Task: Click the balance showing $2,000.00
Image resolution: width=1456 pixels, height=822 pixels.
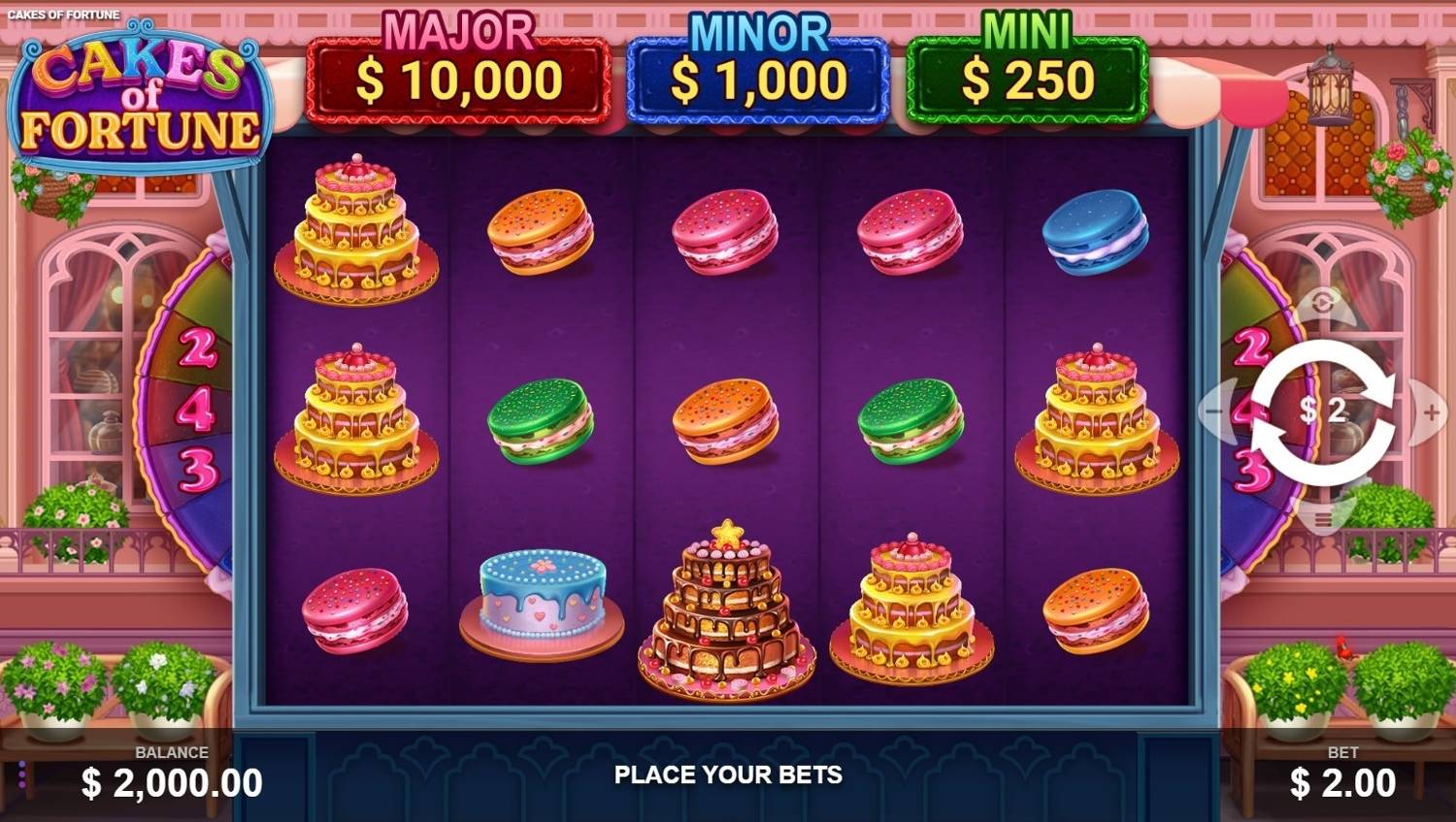Action: point(170,781)
